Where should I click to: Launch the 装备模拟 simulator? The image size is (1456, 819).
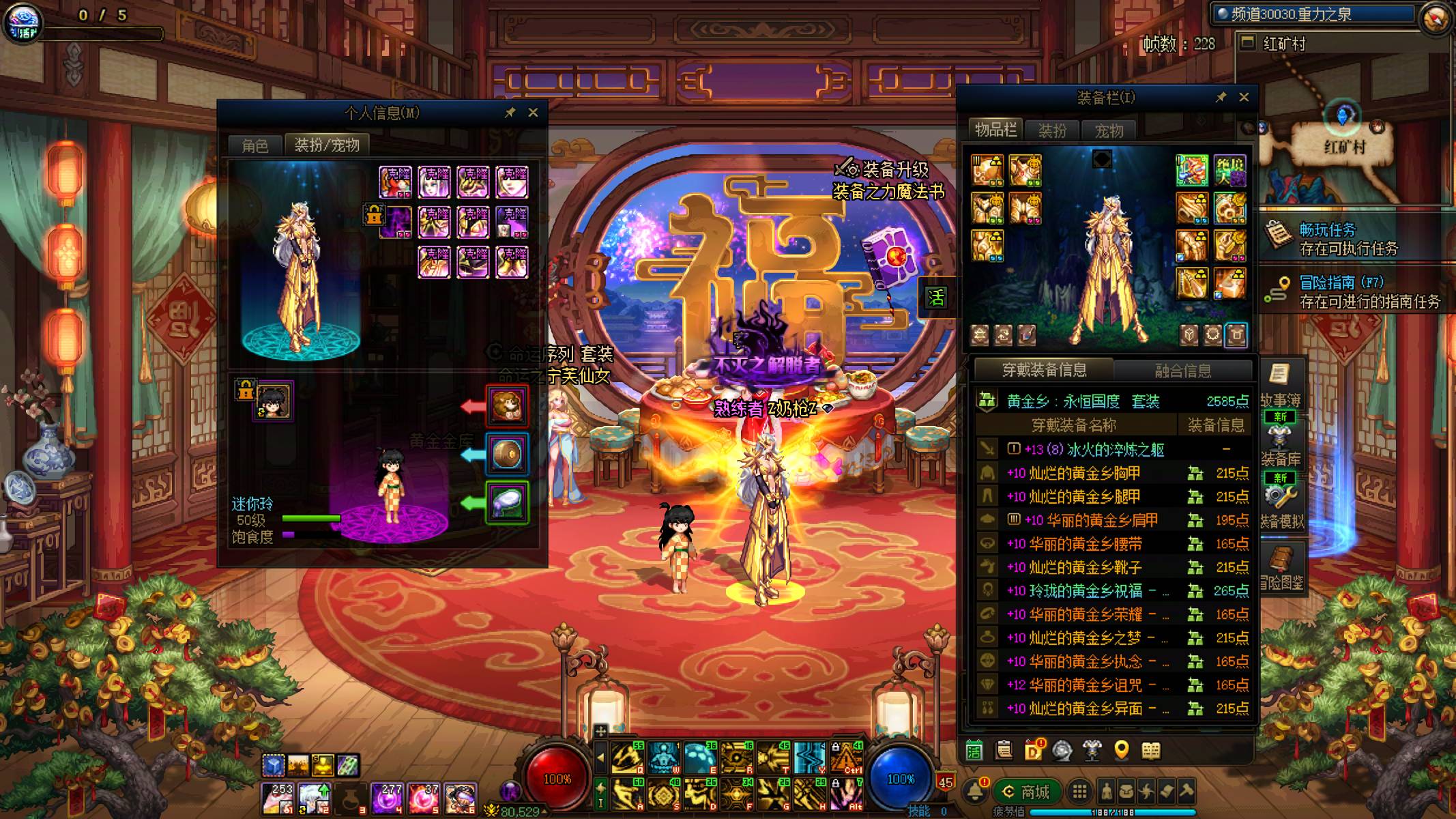1280,506
